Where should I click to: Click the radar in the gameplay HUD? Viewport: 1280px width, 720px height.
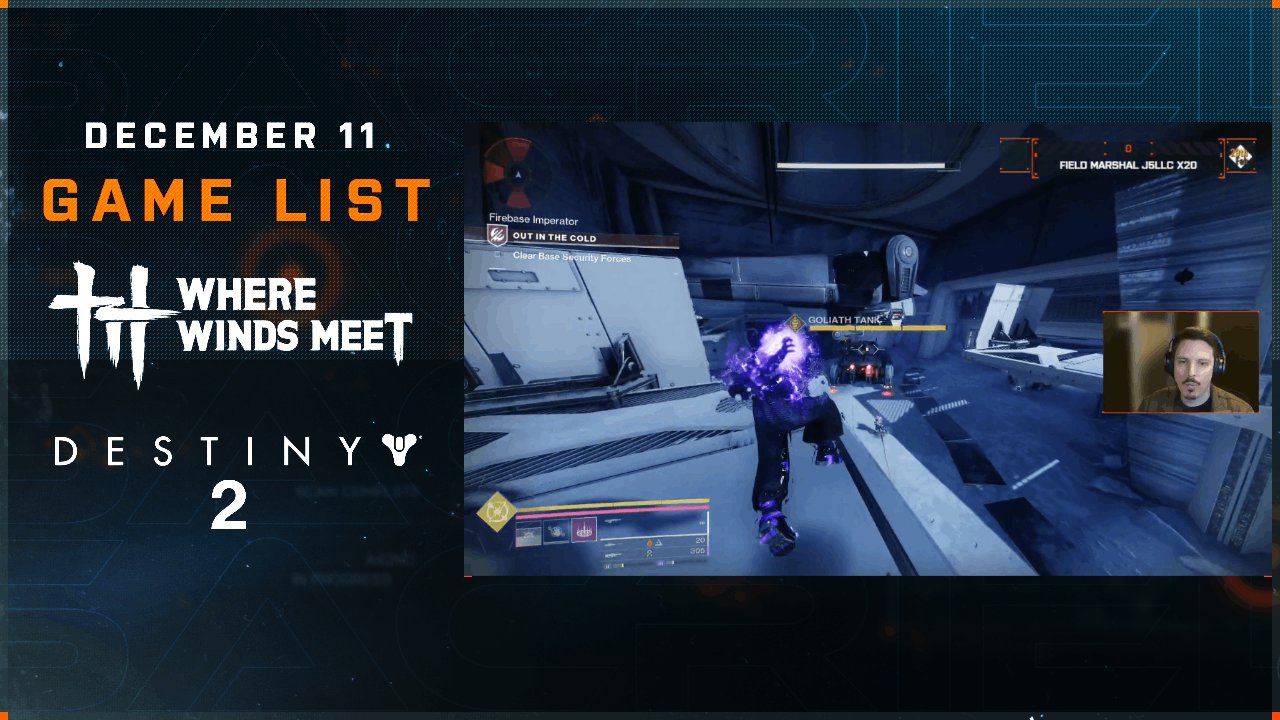click(517, 174)
